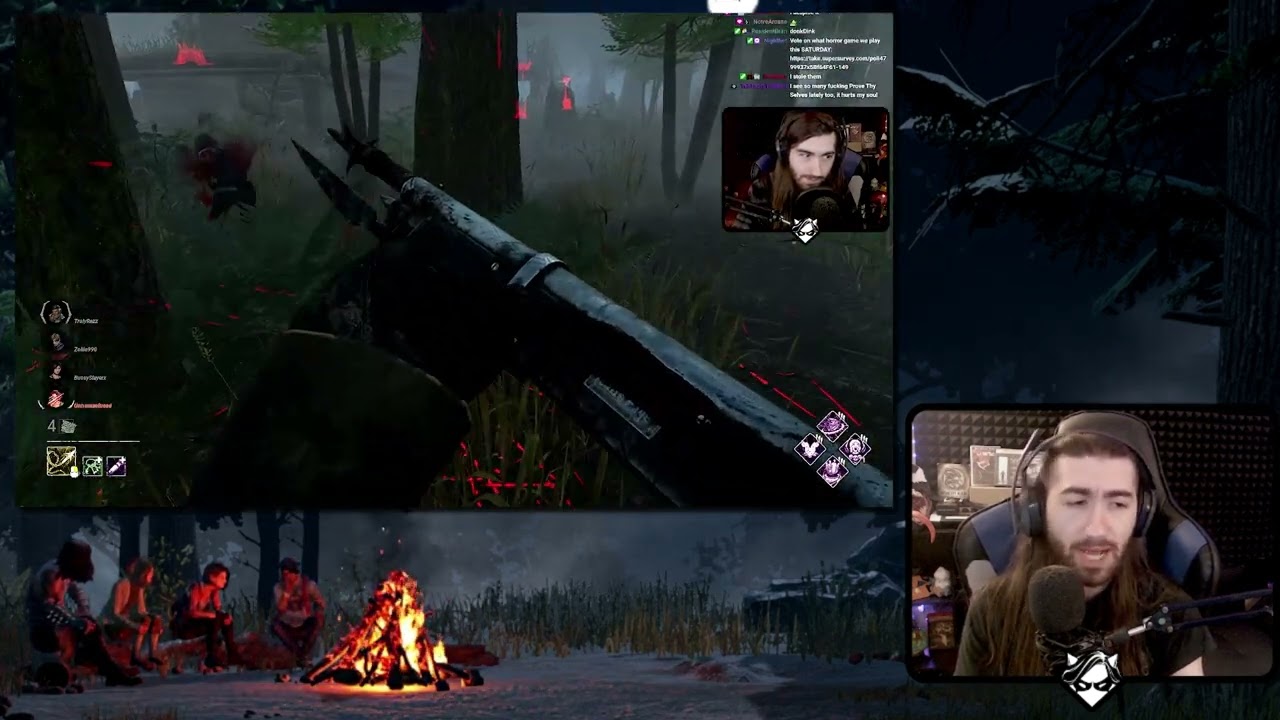Click the green add-on icon next to the item
This screenshot has width=1280, height=720.
(92, 466)
